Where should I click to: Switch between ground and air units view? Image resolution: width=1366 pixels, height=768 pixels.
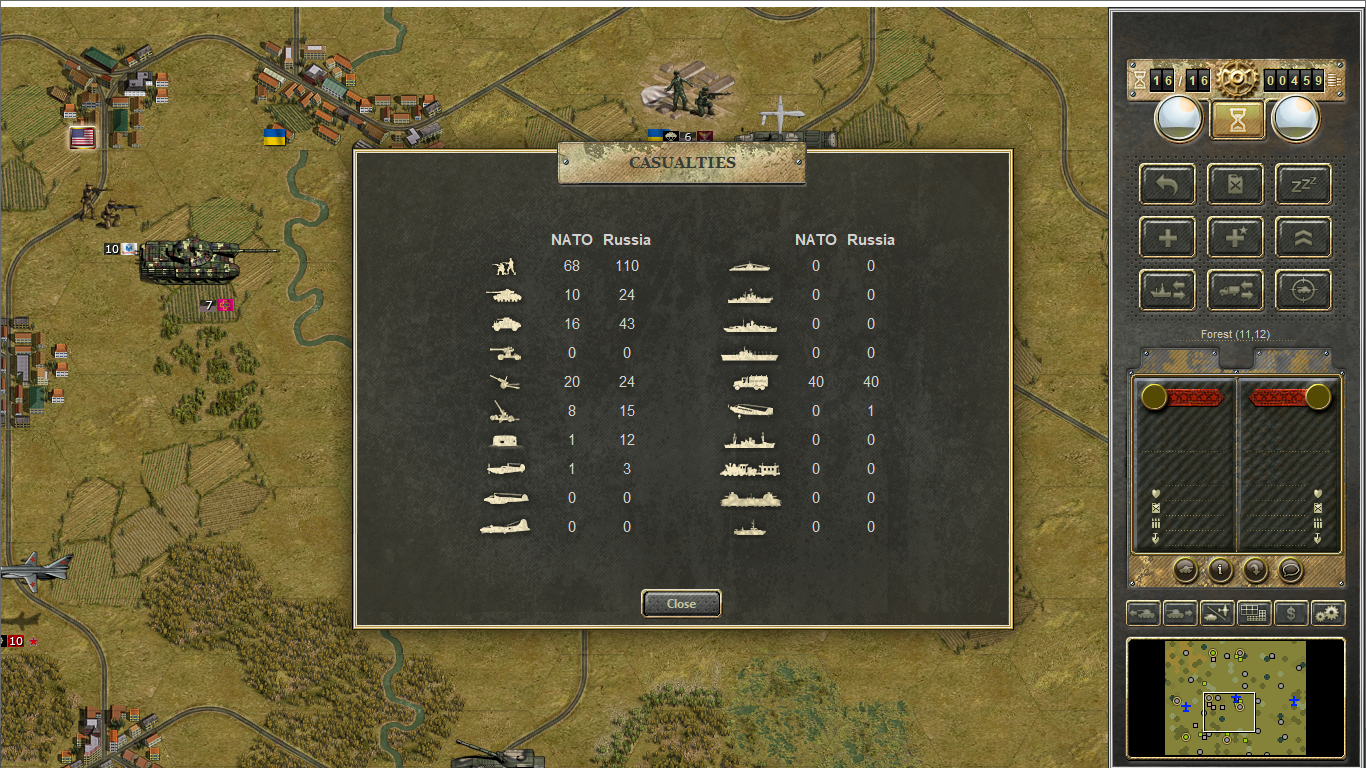[1217, 613]
